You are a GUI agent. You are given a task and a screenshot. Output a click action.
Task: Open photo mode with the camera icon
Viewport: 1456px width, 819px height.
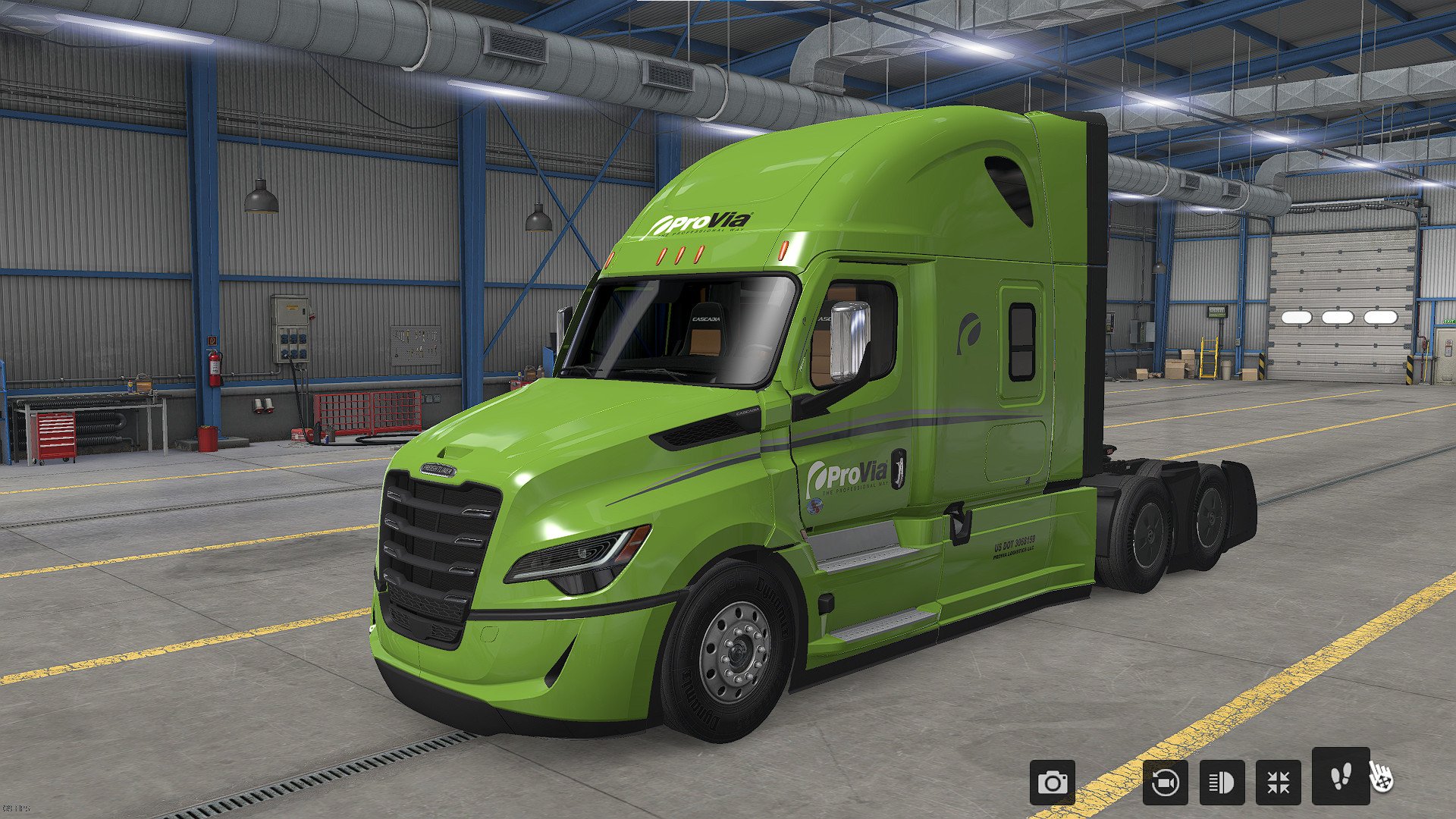click(1052, 782)
